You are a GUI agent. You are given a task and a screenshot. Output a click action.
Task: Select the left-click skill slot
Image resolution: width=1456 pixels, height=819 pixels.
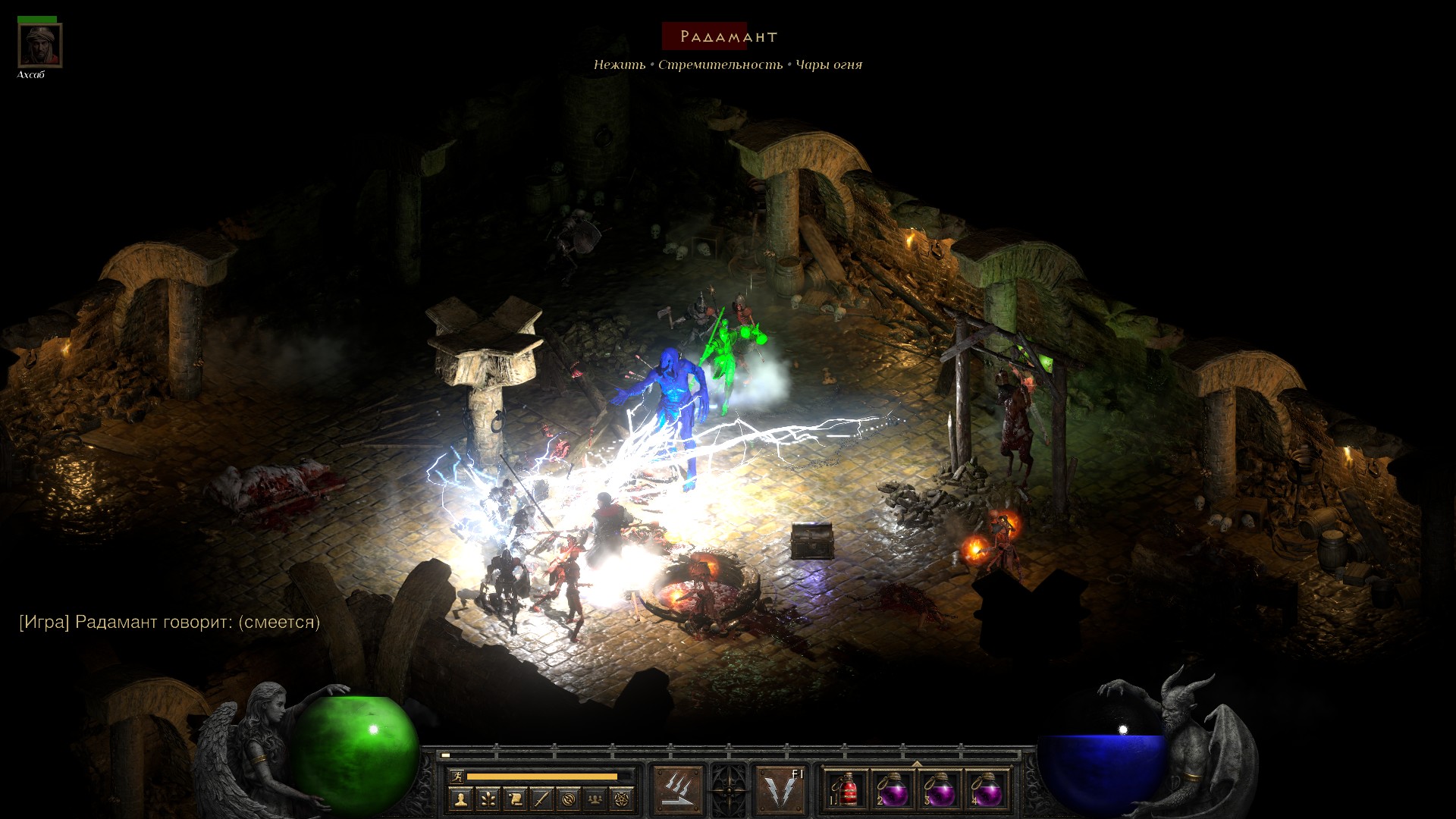point(677,789)
